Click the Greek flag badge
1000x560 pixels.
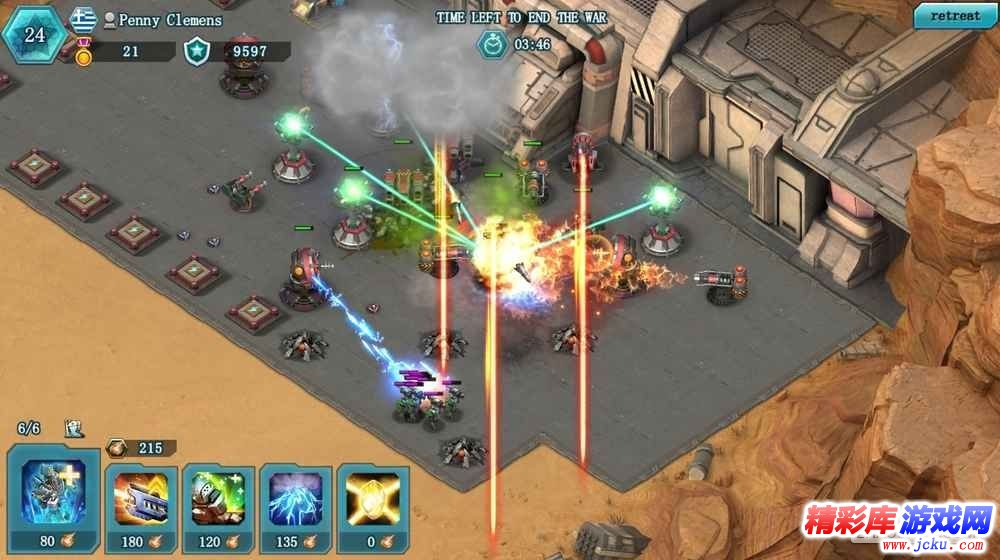[84, 19]
